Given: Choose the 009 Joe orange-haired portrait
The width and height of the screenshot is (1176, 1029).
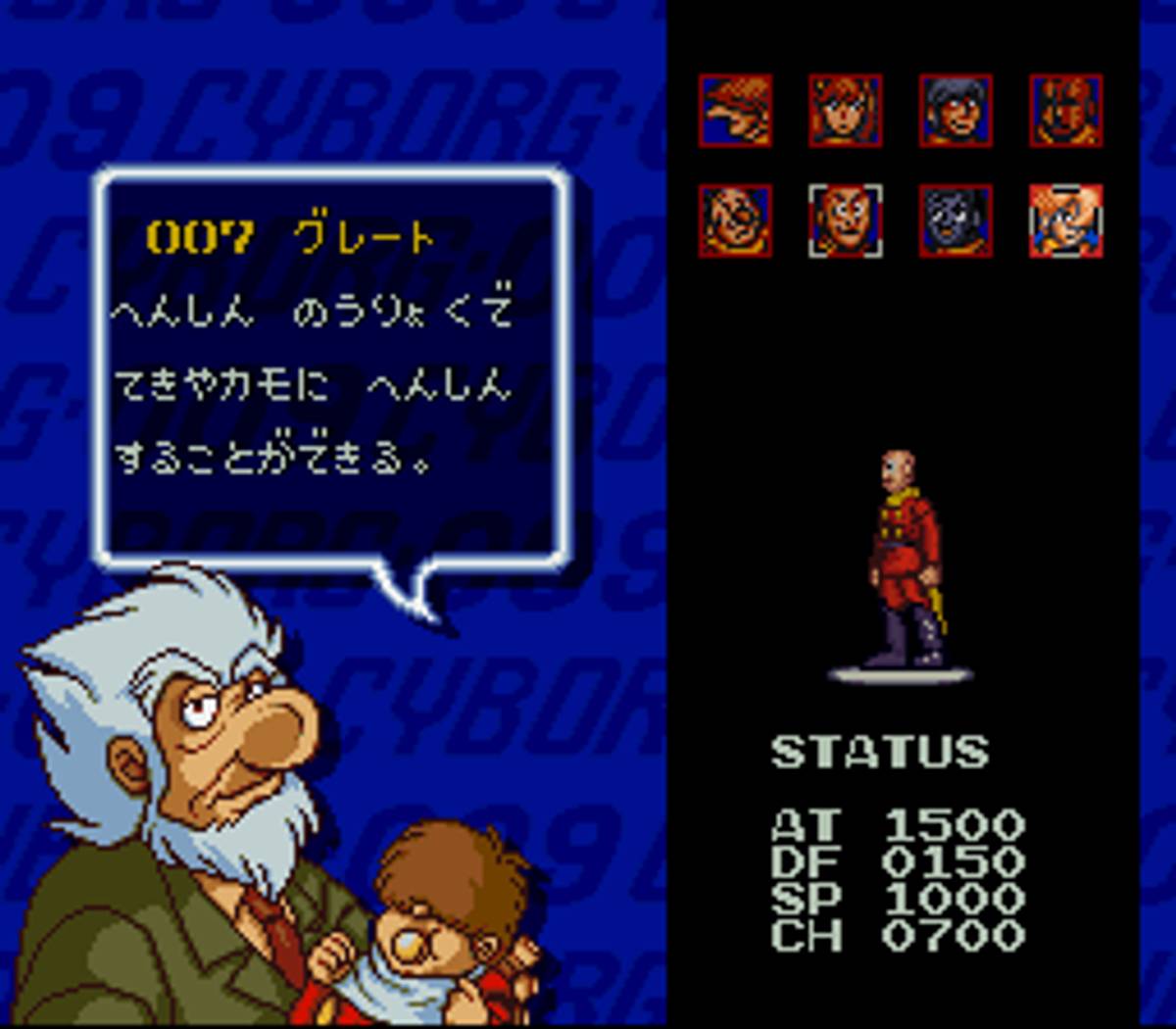Looking at the screenshot, I should coord(1065,220).
